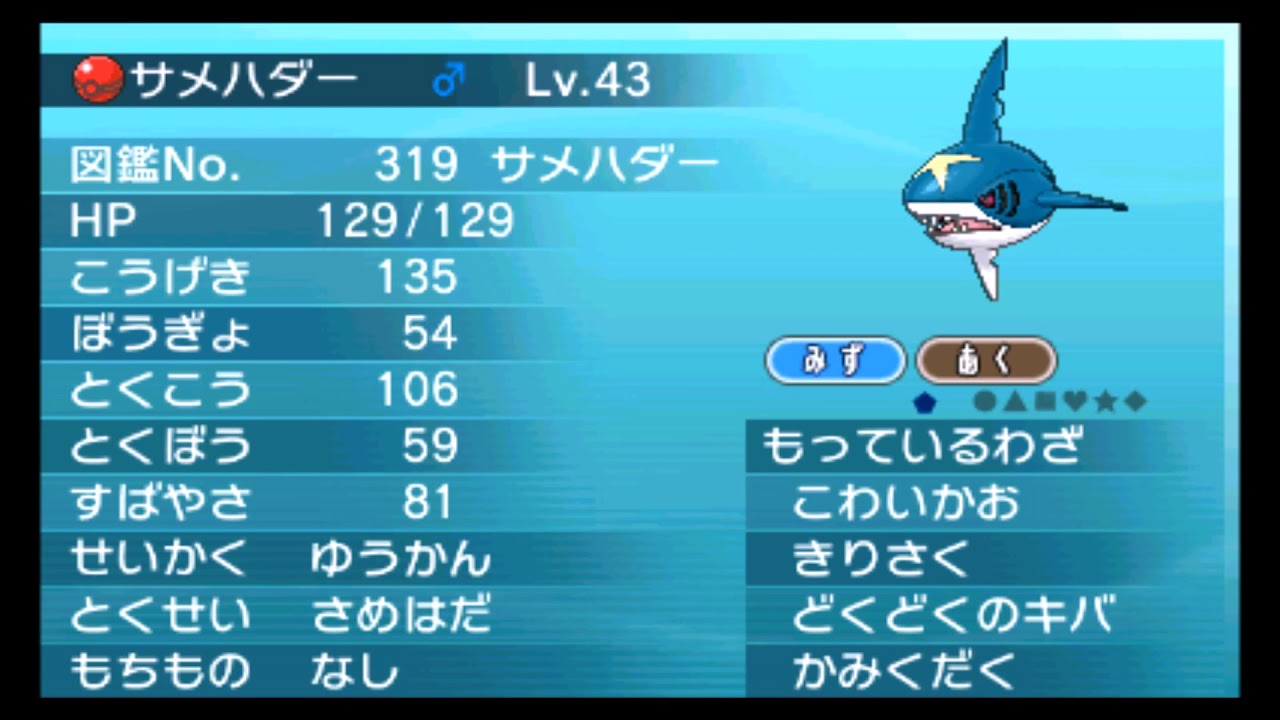Screen dimensions: 1280x720
Task: Click the circle marking icon
Action: click(985, 402)
